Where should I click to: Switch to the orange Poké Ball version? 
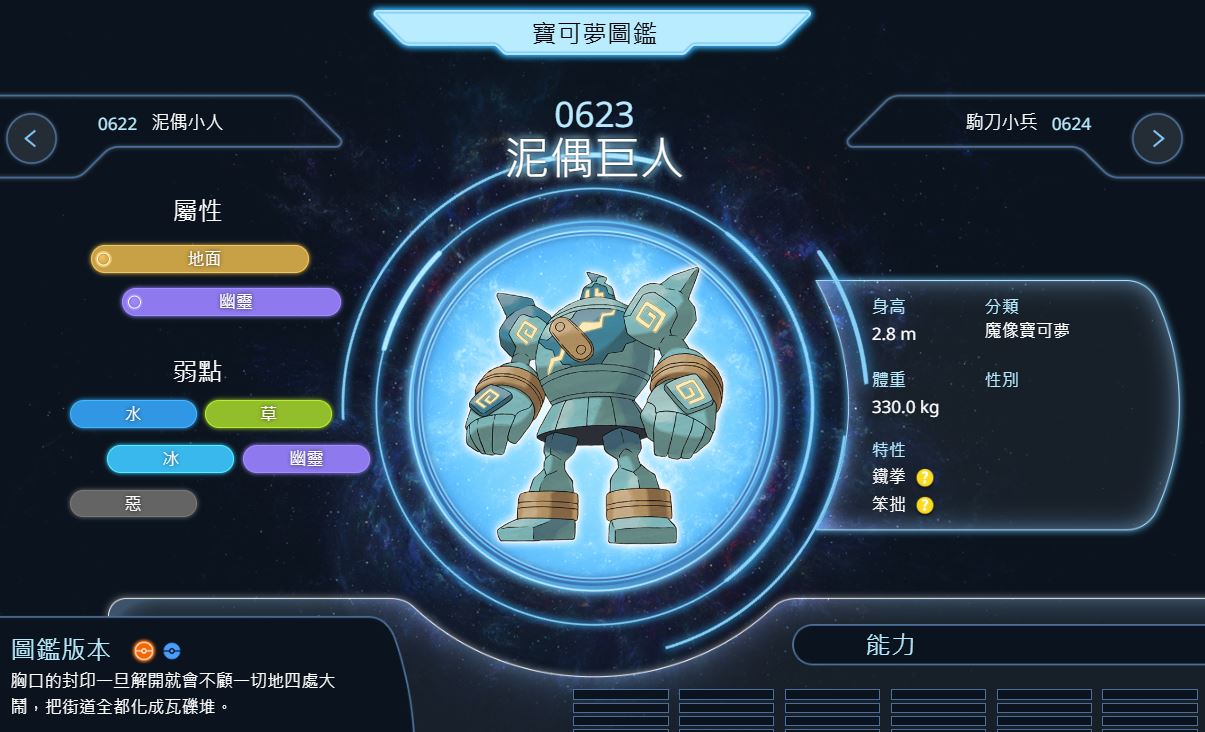[144, 651]
